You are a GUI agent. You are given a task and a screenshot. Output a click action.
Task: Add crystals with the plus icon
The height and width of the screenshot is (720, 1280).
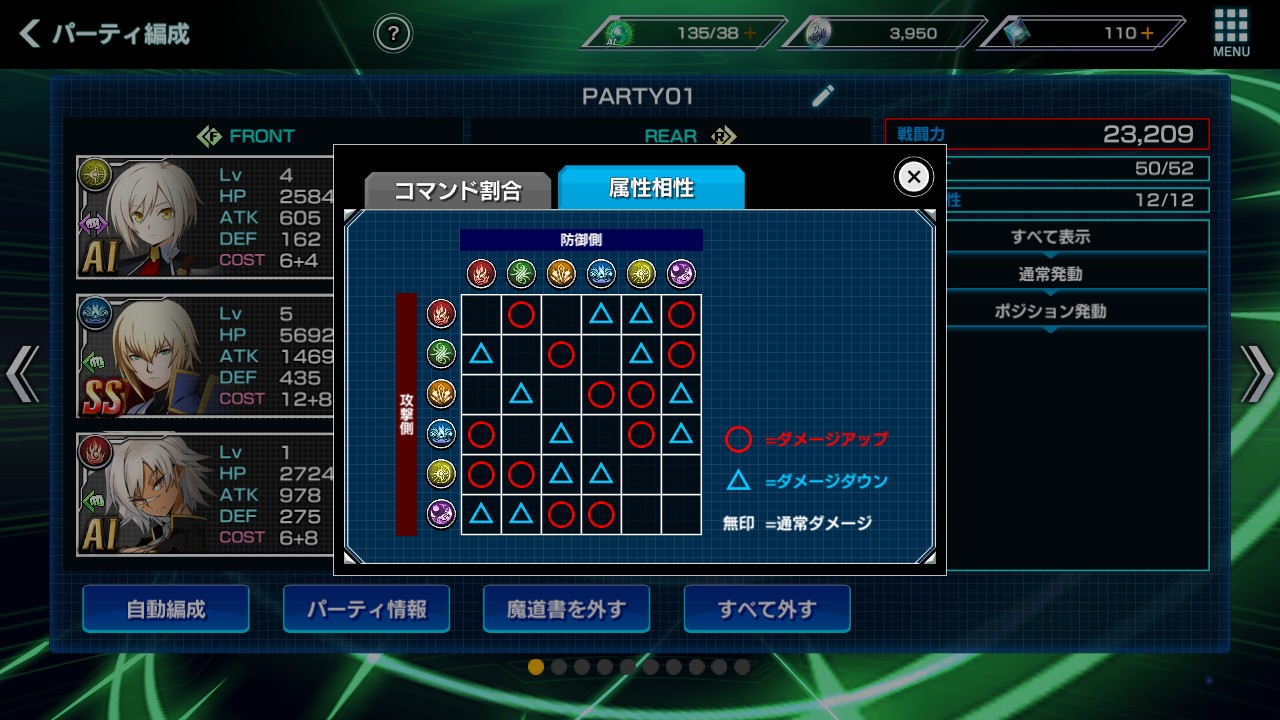(1147, 33)
